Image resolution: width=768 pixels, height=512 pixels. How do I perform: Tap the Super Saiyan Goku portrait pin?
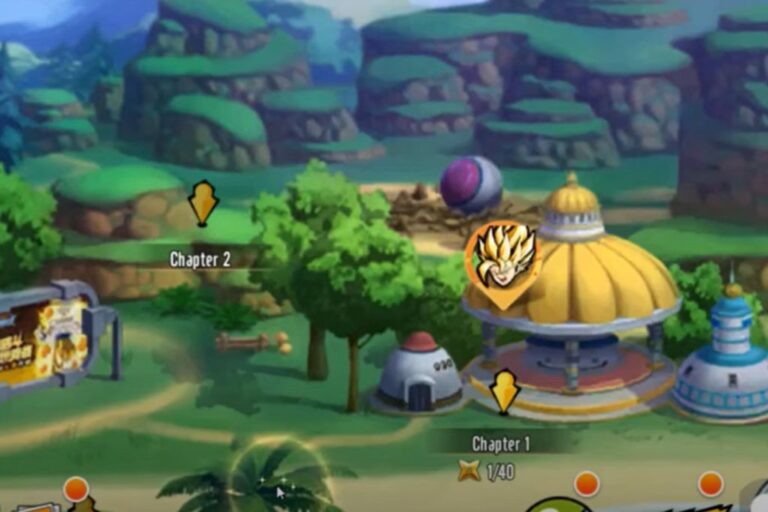[x=503, y=259]
